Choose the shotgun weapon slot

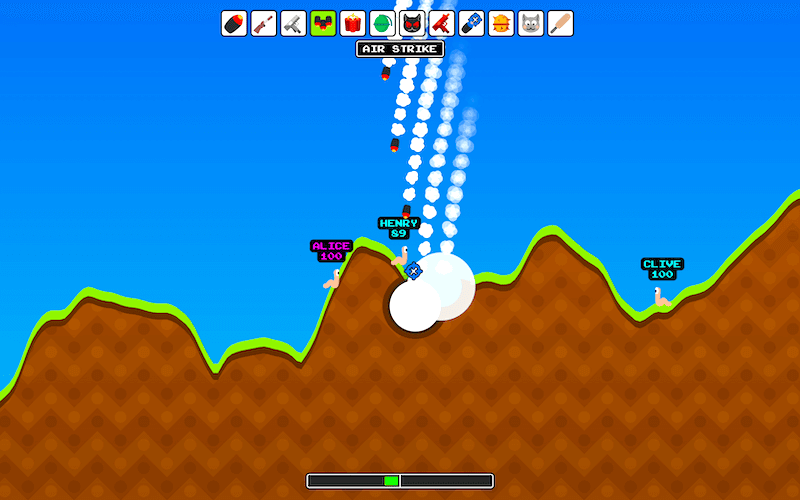(x=264, y=23)
